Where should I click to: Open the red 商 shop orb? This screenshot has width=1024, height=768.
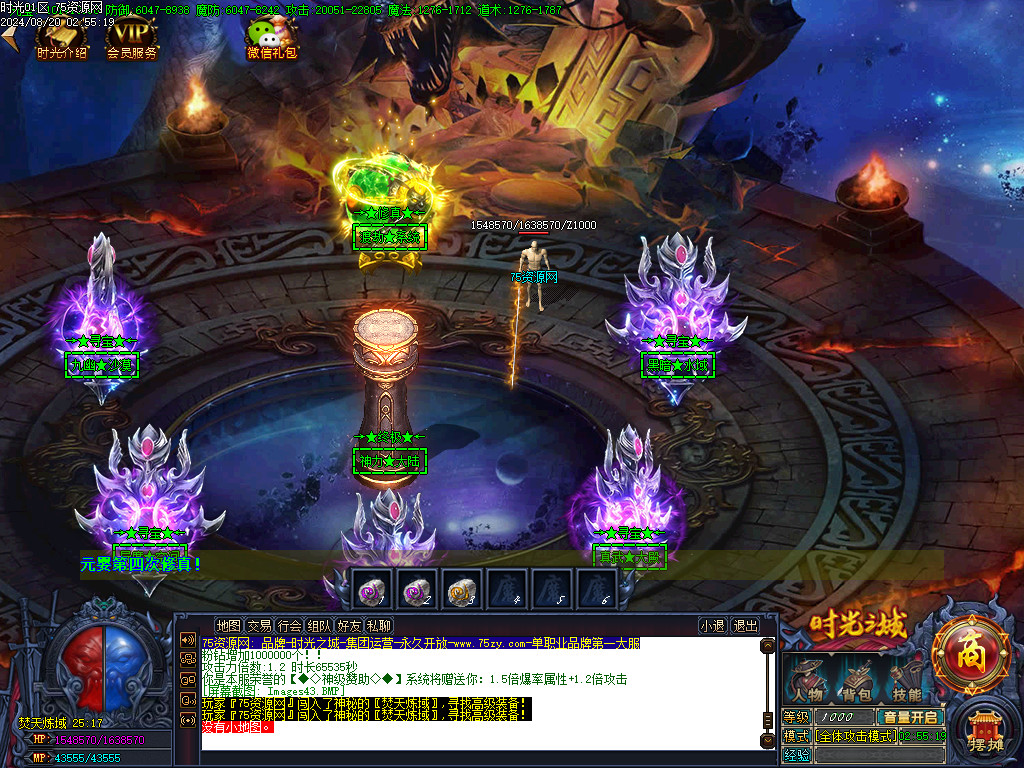(x=971, y=657)
